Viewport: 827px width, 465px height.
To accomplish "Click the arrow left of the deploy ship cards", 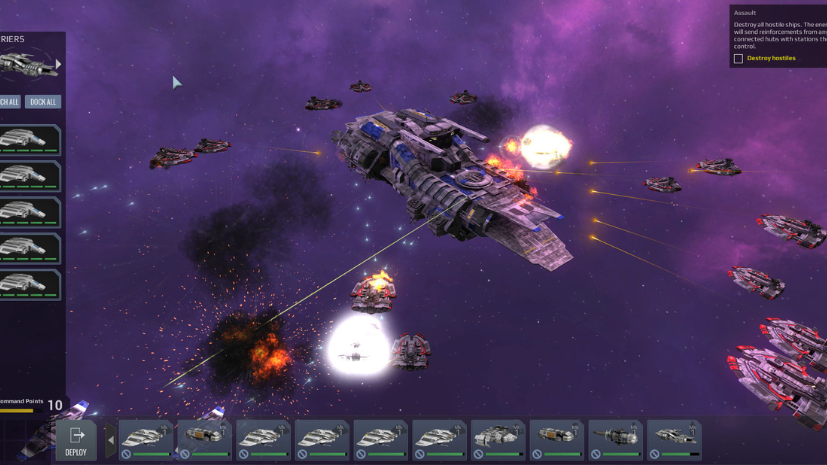I will (110, 440).
